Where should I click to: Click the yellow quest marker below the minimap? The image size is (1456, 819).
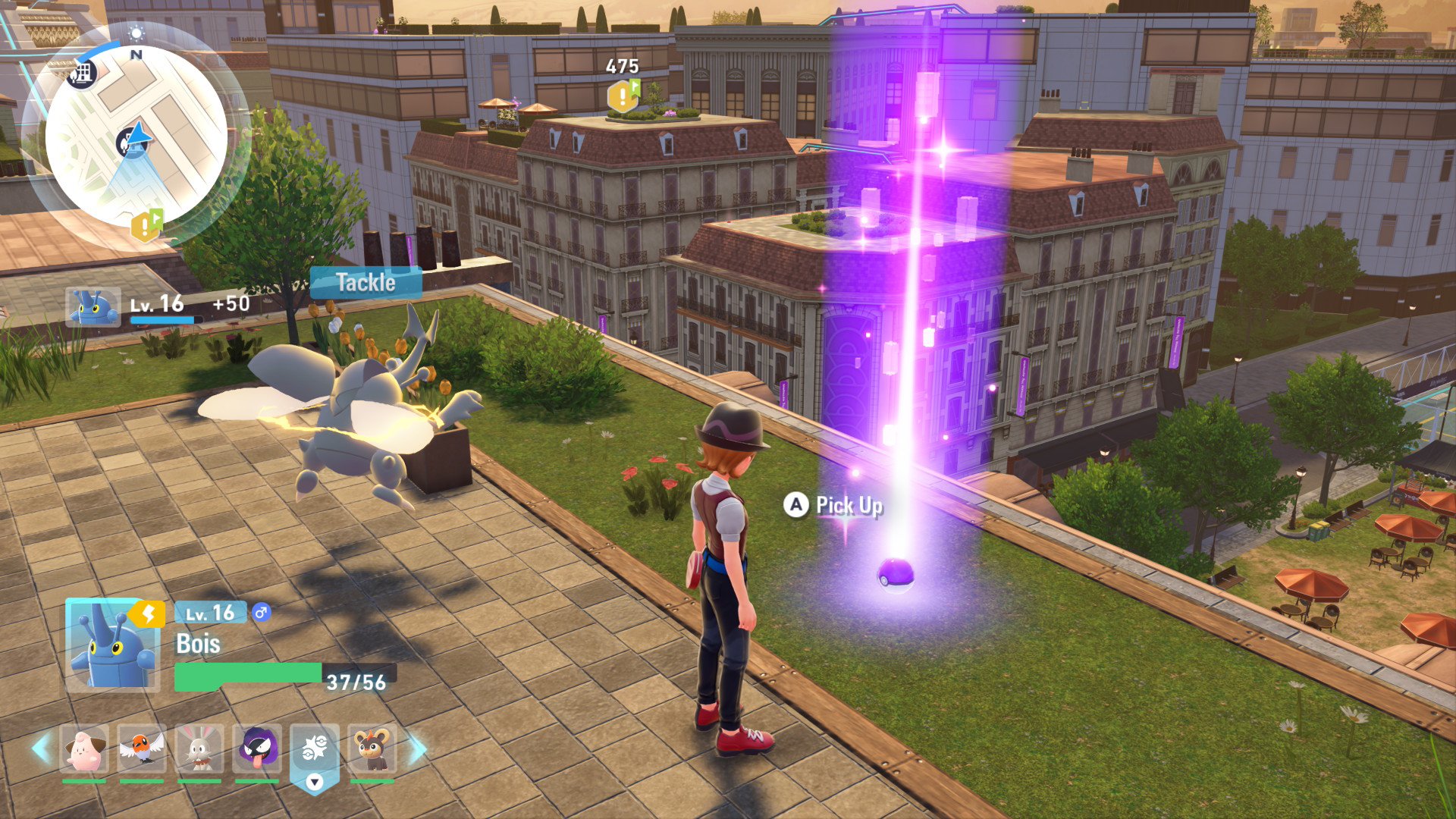(x=146, y=224)
